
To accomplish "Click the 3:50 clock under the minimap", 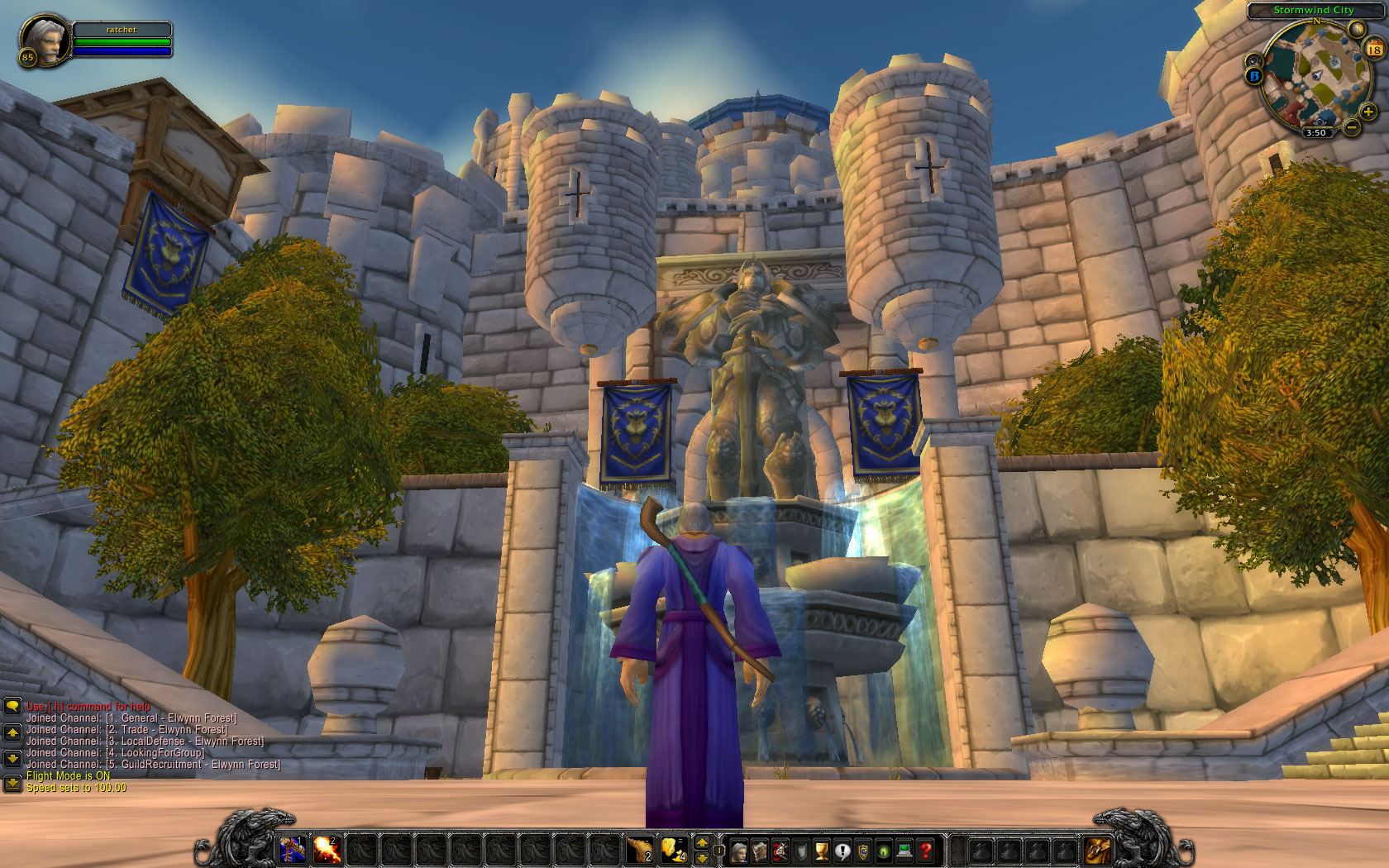I will [1315, 132].
